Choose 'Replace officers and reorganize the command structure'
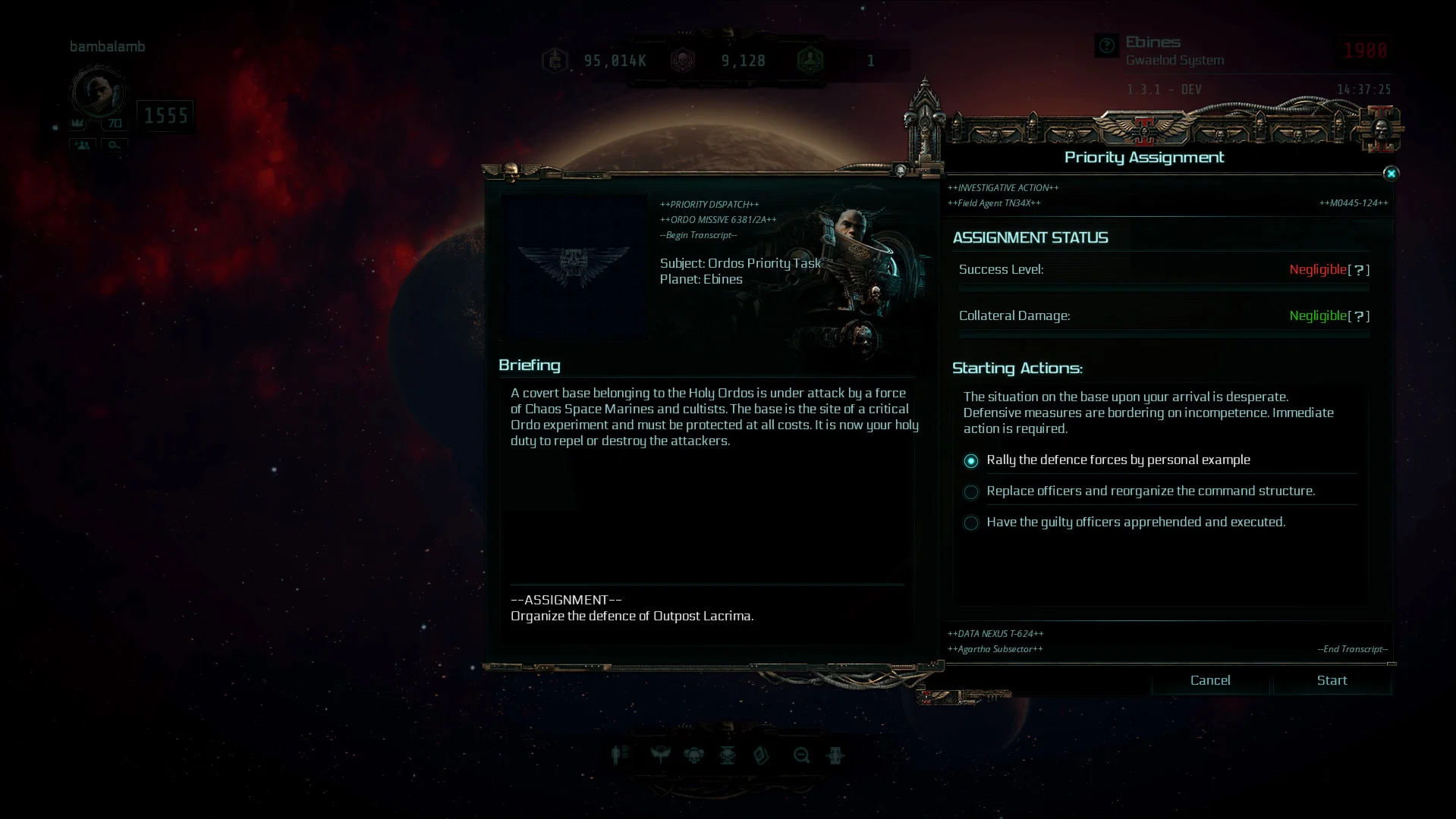Image resolution: width=1456 pixels, height=819 pixels. (x=971, y=492)
